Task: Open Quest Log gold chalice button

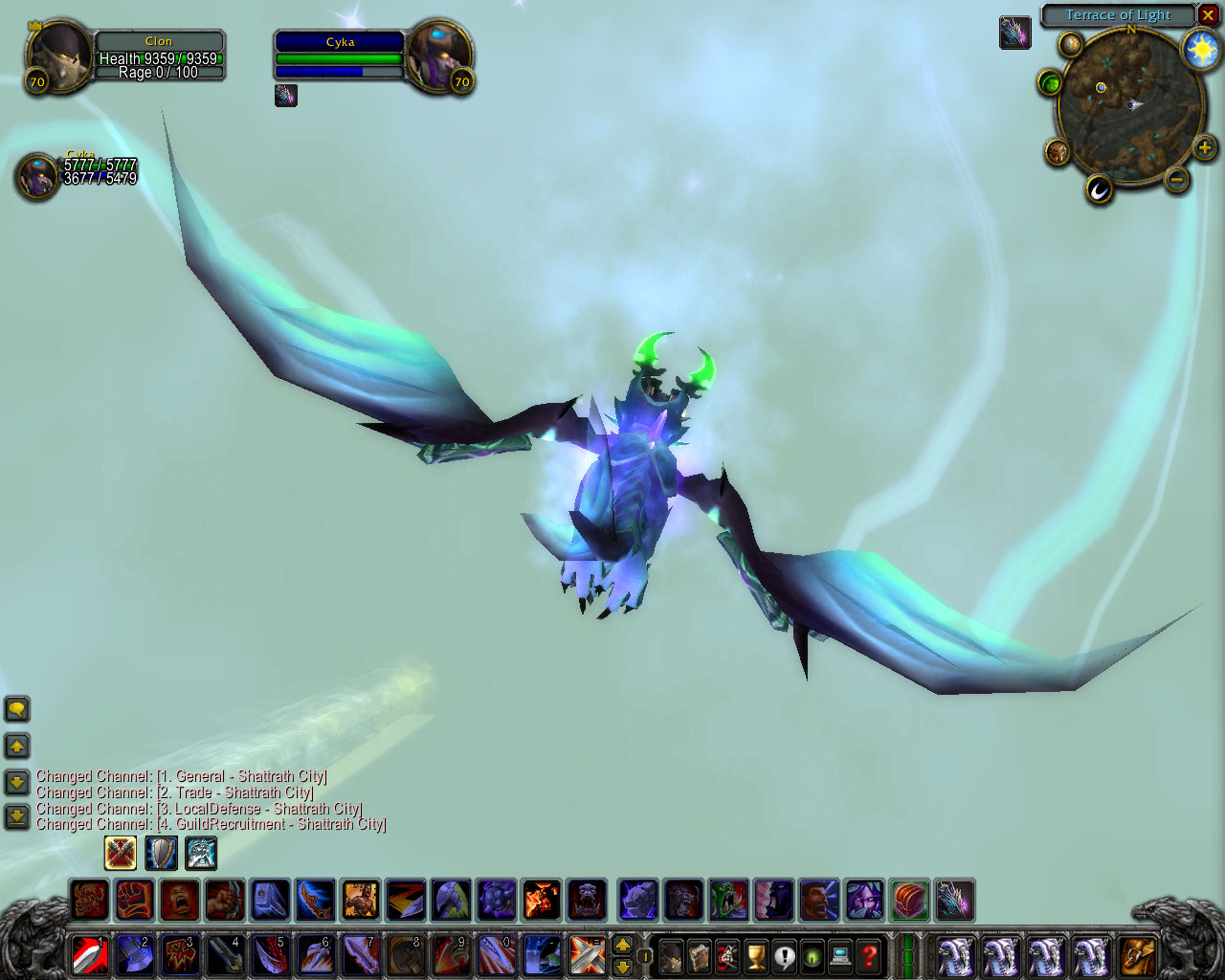Action: [x=756, y=955]
